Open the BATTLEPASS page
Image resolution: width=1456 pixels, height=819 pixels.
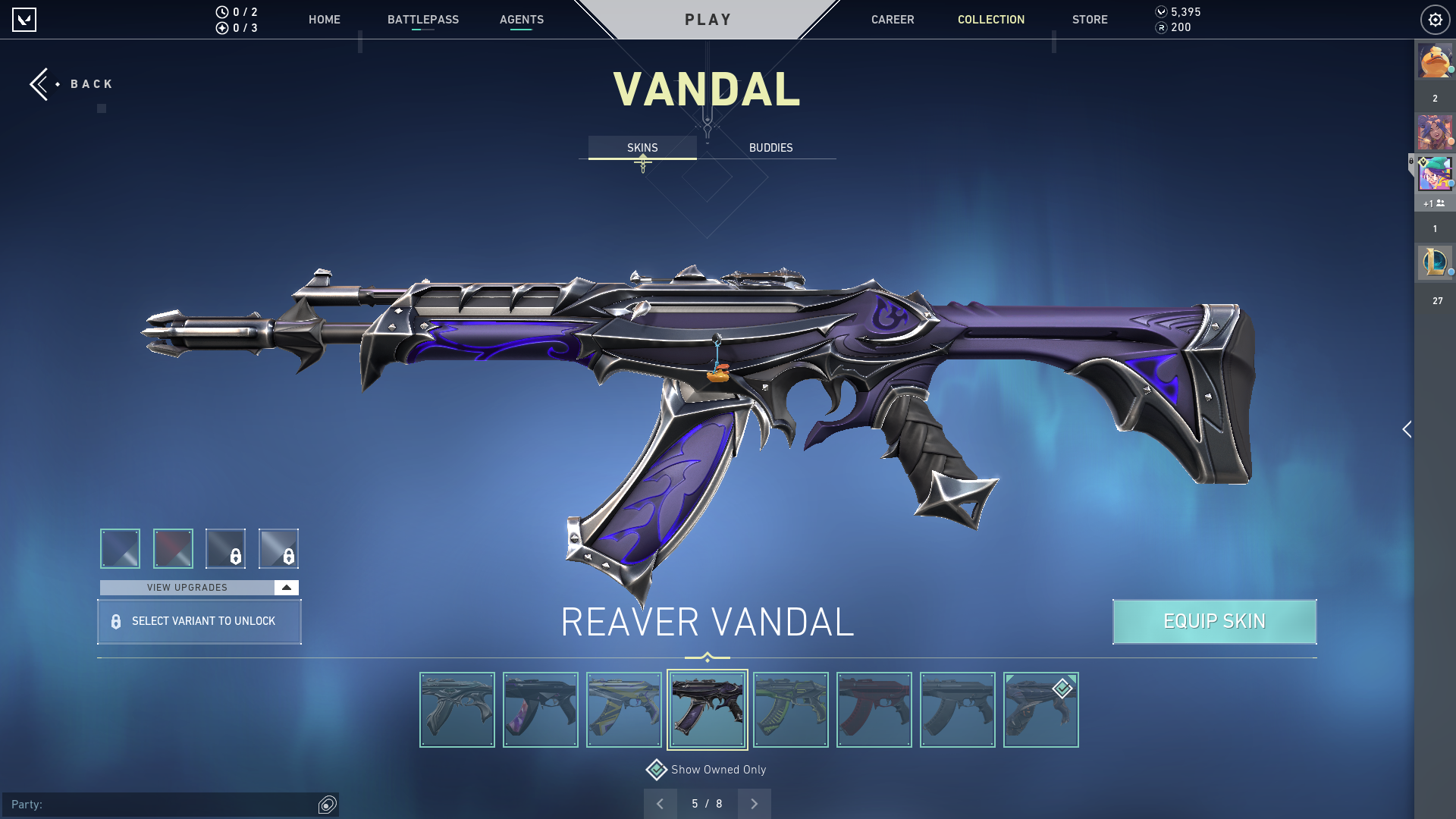click(x=422, y=20)
